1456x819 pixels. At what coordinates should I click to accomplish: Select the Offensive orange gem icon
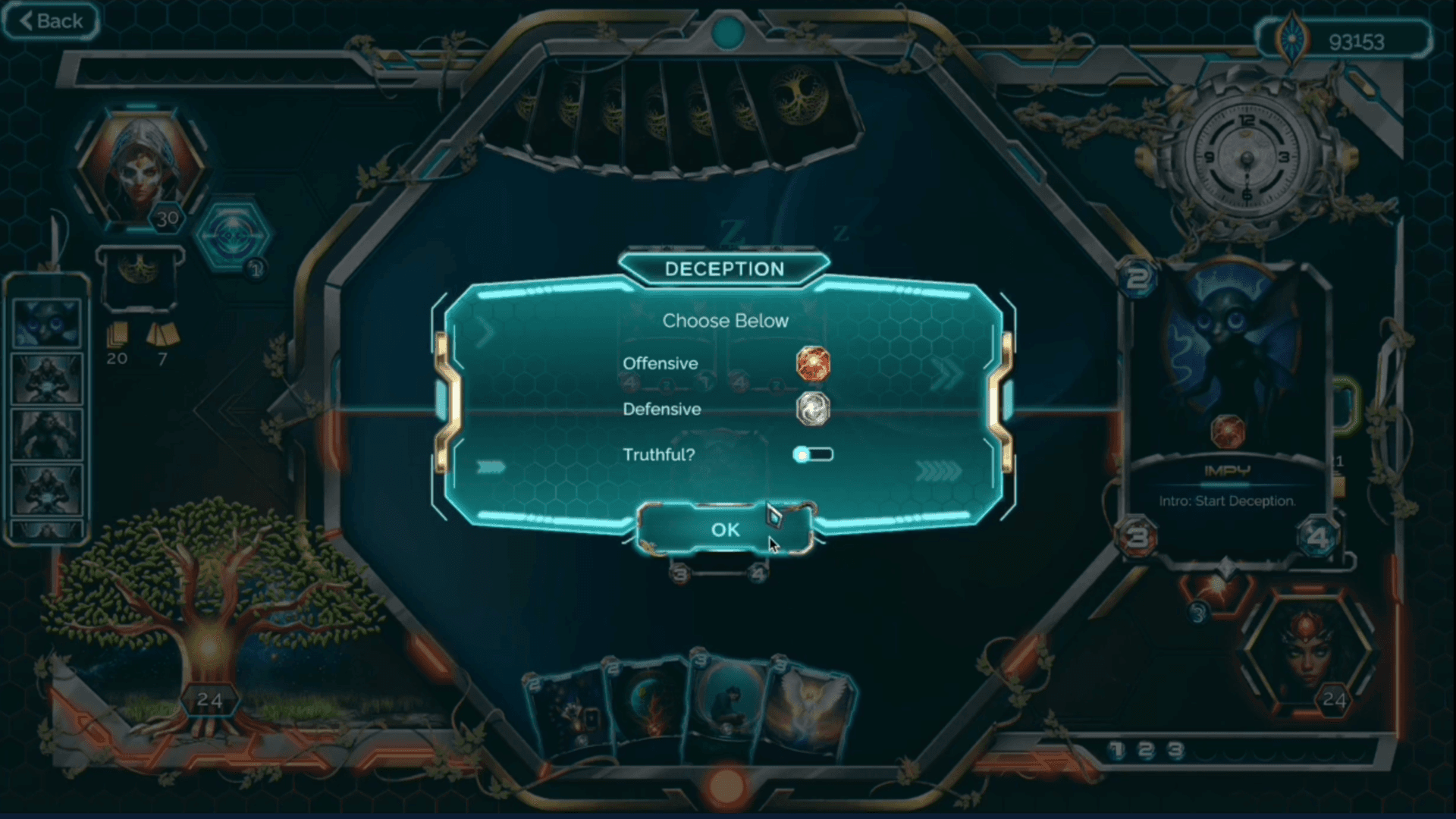[814, 364]
